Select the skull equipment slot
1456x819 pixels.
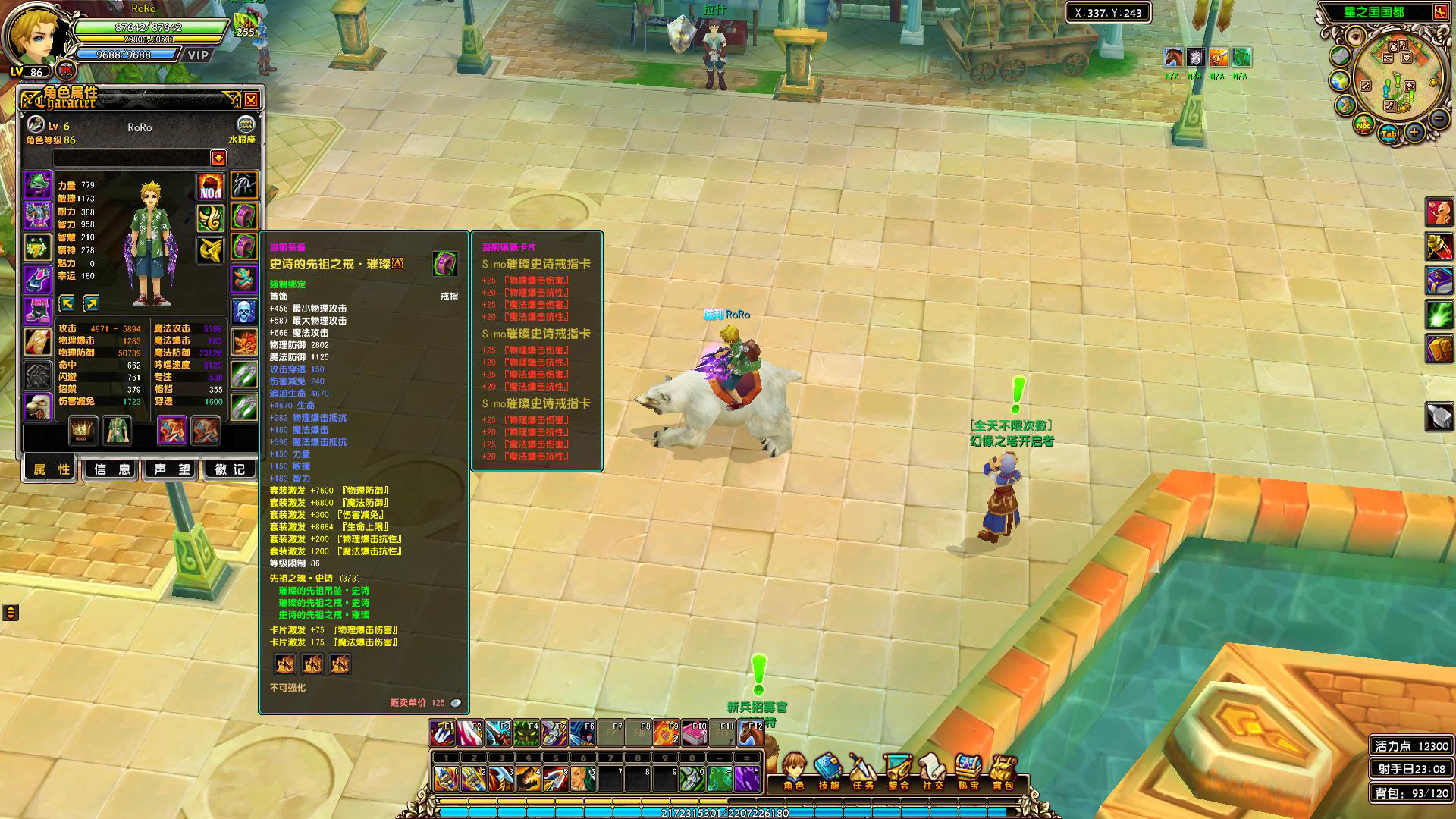point(244,311)
